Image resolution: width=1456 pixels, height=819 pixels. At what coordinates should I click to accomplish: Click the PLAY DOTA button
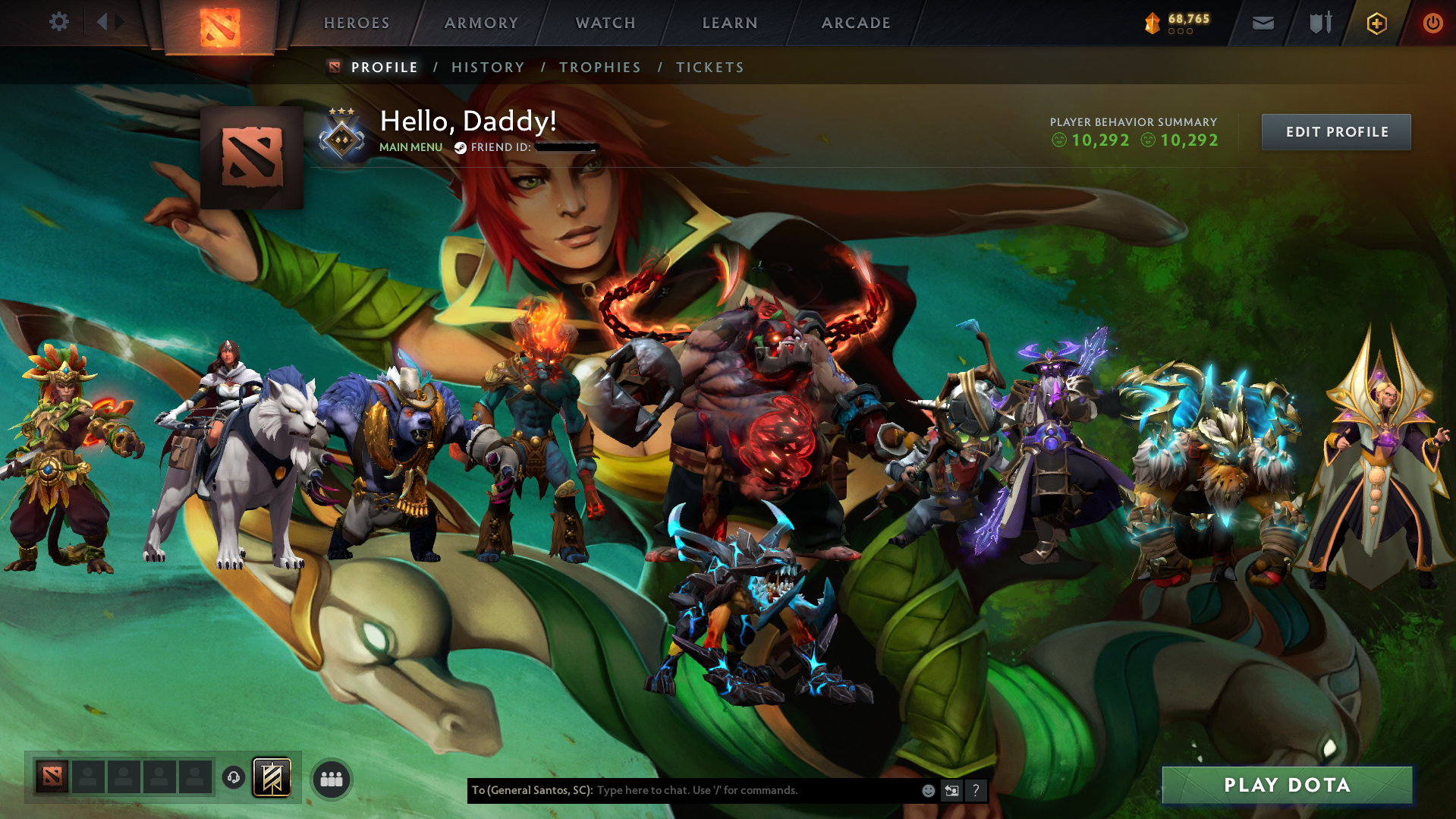(x=1287, y=785)
